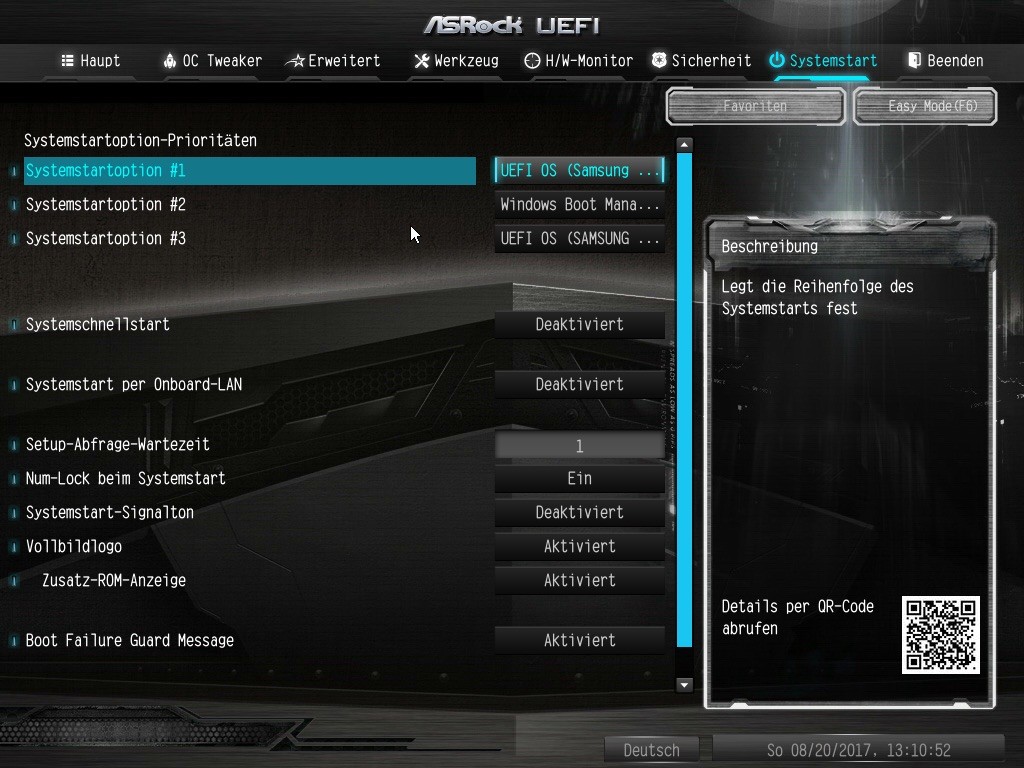Go to the Erweitert tab

tap(333, 61)
